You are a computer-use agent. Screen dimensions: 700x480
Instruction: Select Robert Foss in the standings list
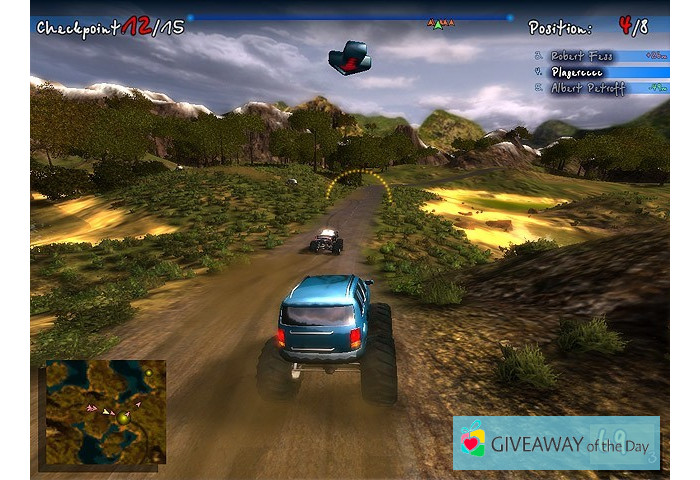[x=600, y=56]
